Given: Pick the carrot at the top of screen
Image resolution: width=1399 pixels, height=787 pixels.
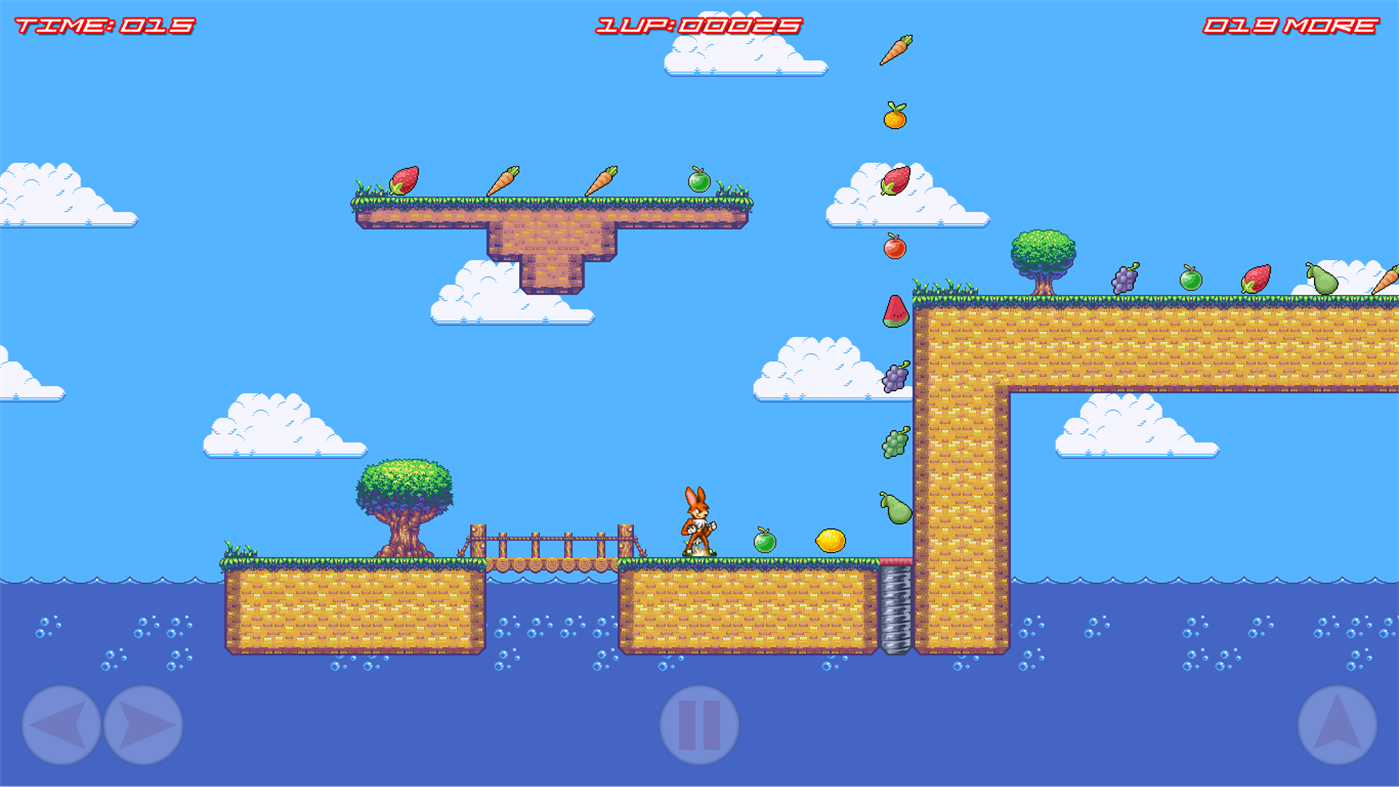Looking at the screenshot, I should click(895, 48).
